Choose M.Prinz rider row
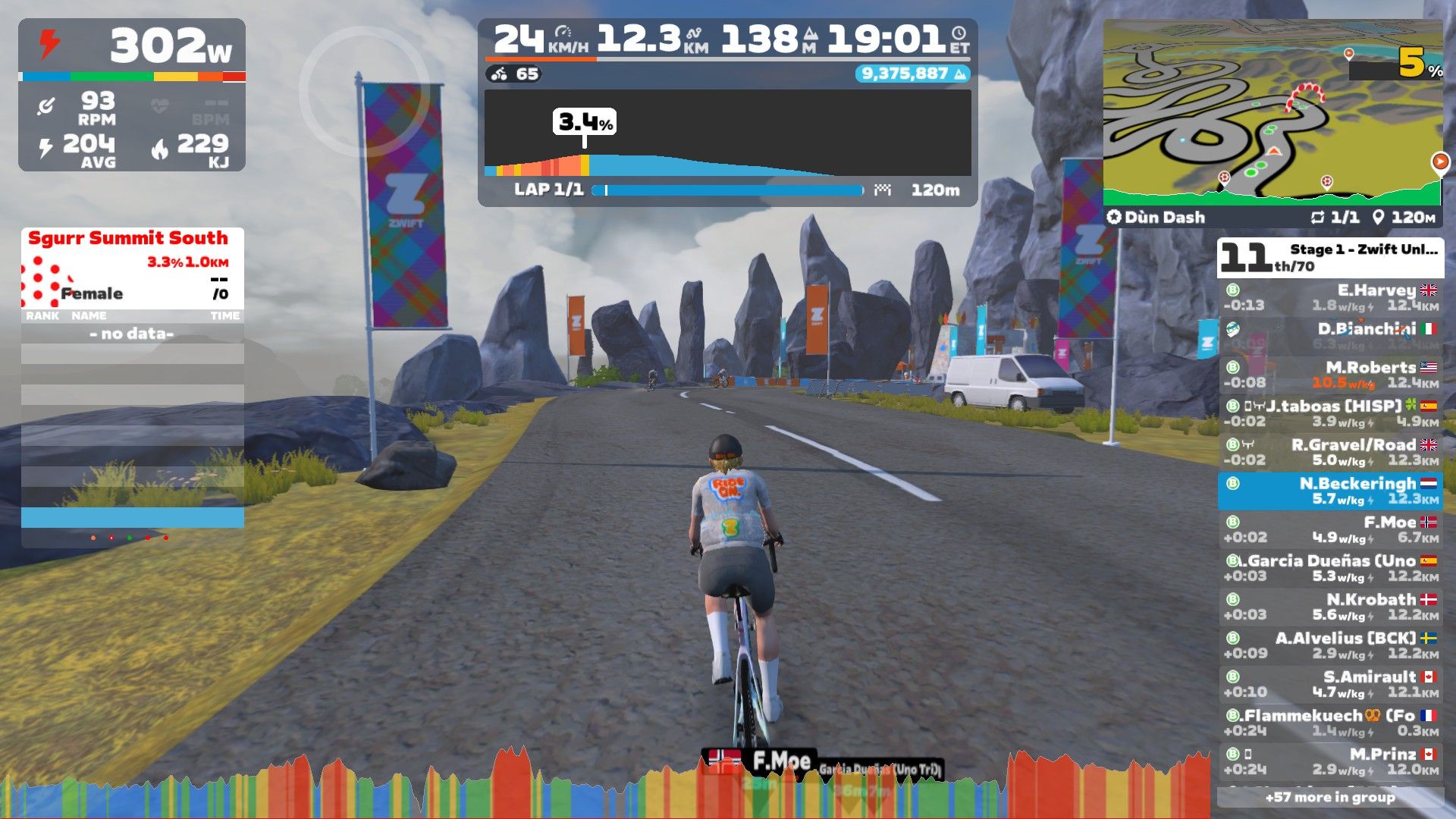Screen dimensions: 1456x819 point(1331,761)
